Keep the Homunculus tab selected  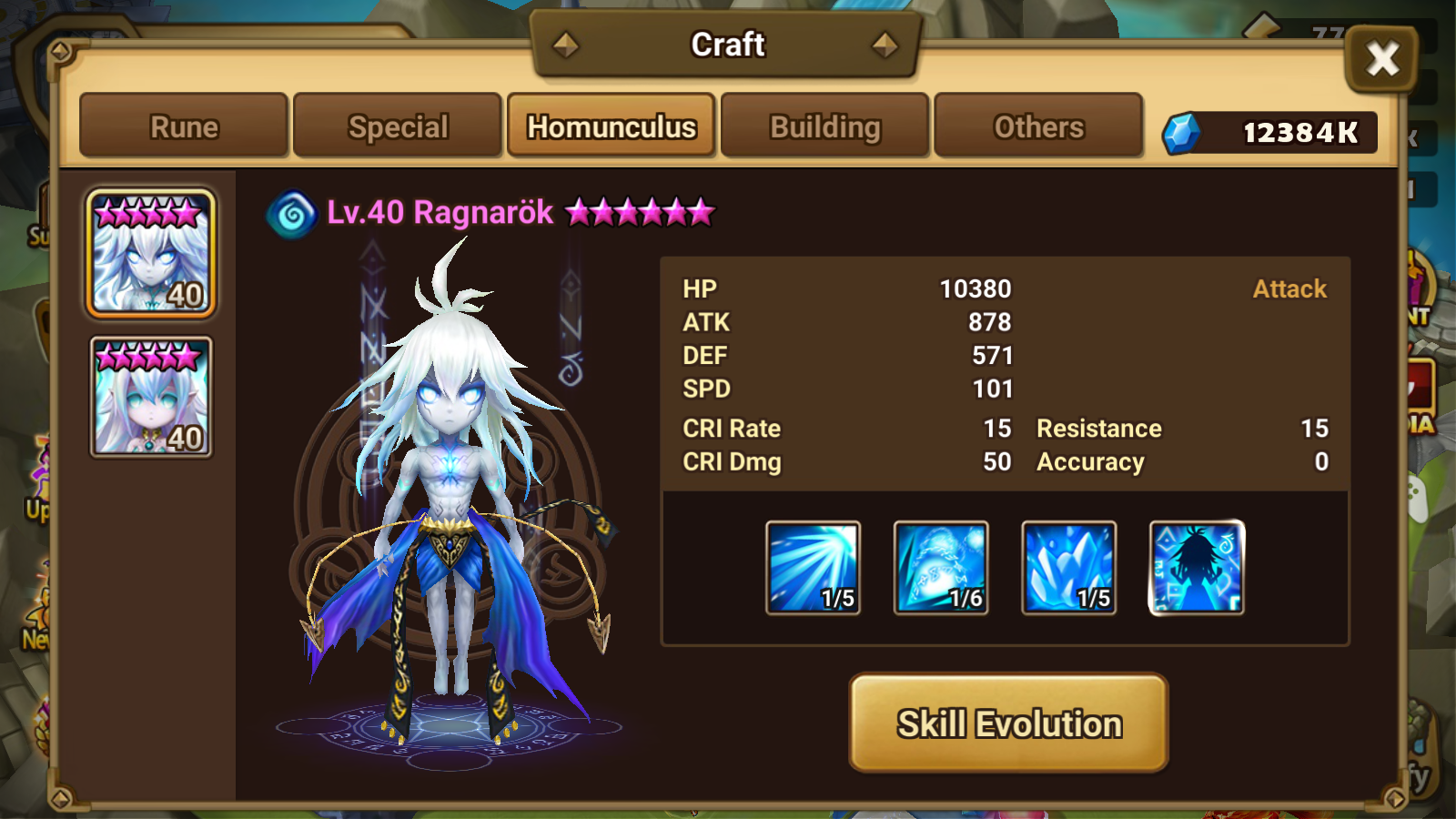612,126
